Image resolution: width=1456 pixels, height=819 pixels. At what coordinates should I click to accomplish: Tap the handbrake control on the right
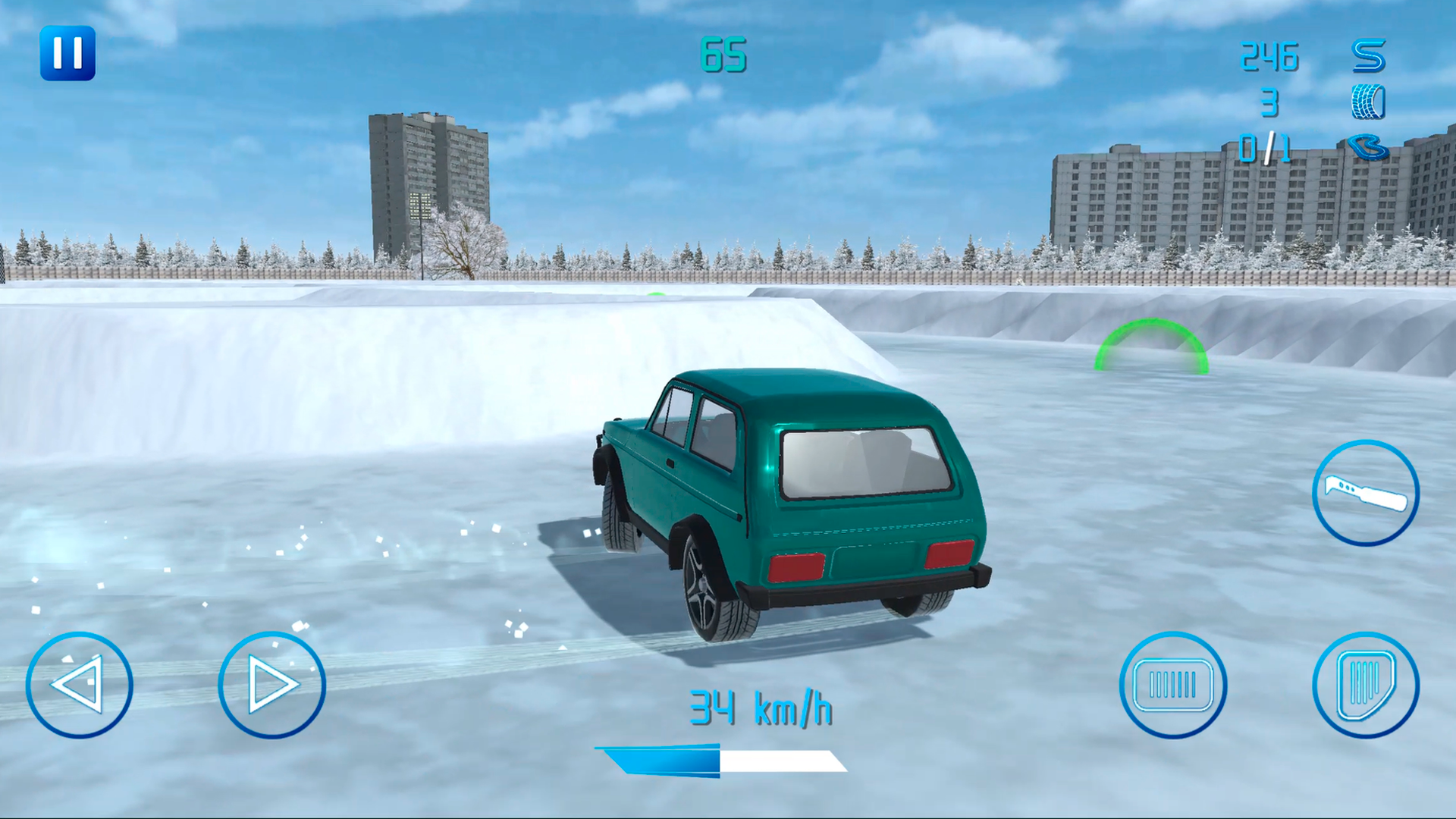coord(1365,493)
